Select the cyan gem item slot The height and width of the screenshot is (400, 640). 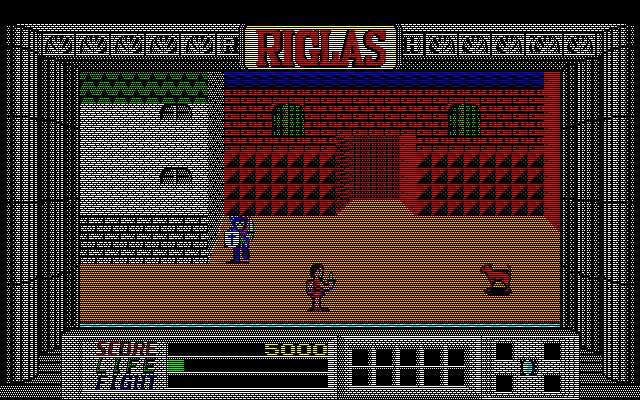[528, 367]
